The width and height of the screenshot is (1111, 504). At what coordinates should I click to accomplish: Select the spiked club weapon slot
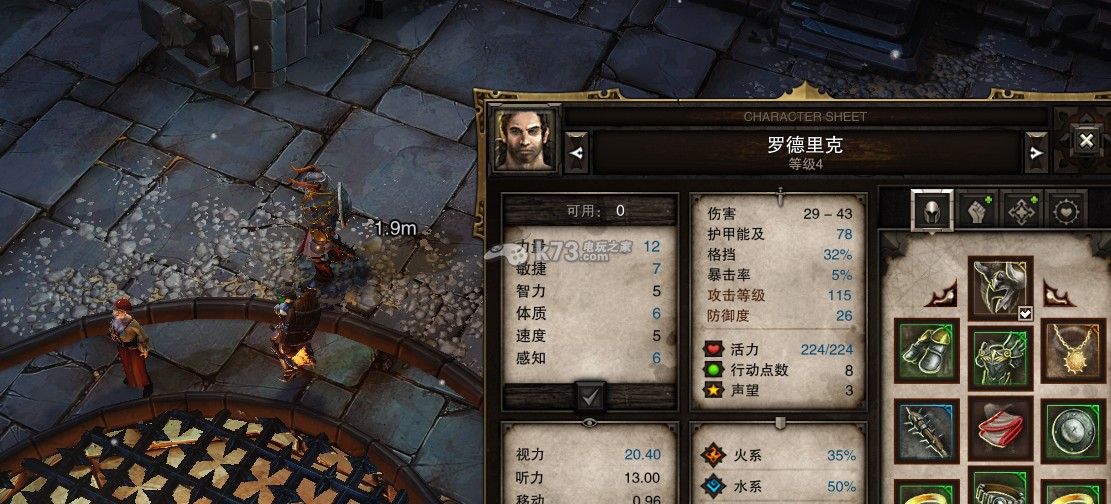click(927, 431)
